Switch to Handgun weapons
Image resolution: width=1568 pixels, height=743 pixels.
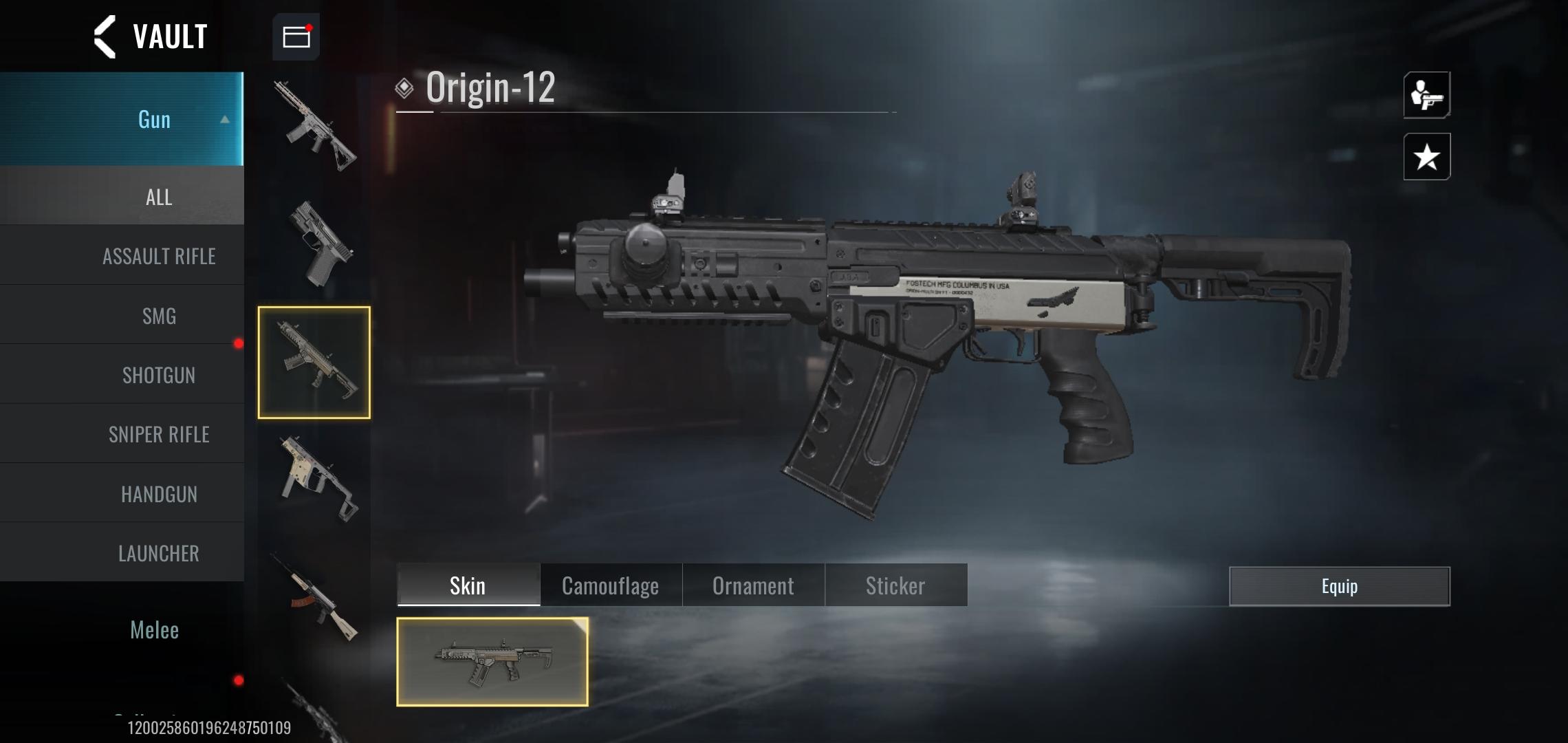(x=159, y=494)
